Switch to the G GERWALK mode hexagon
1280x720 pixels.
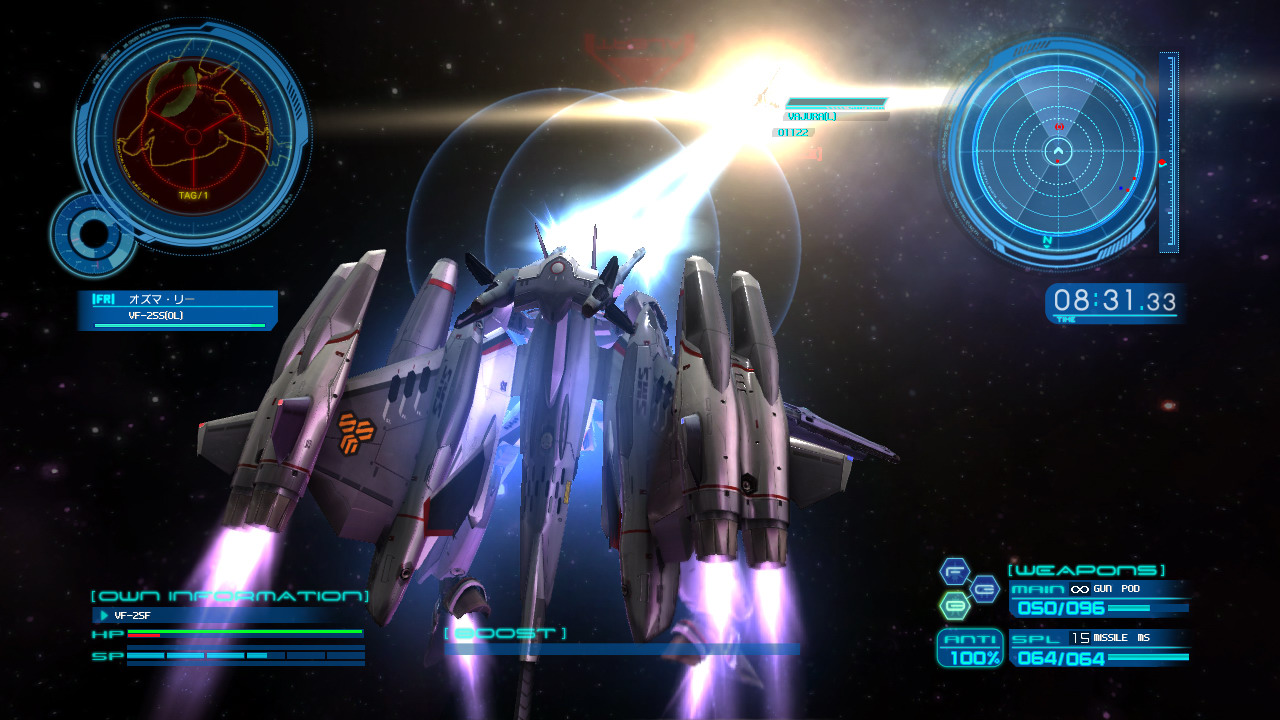coord(984,589)
